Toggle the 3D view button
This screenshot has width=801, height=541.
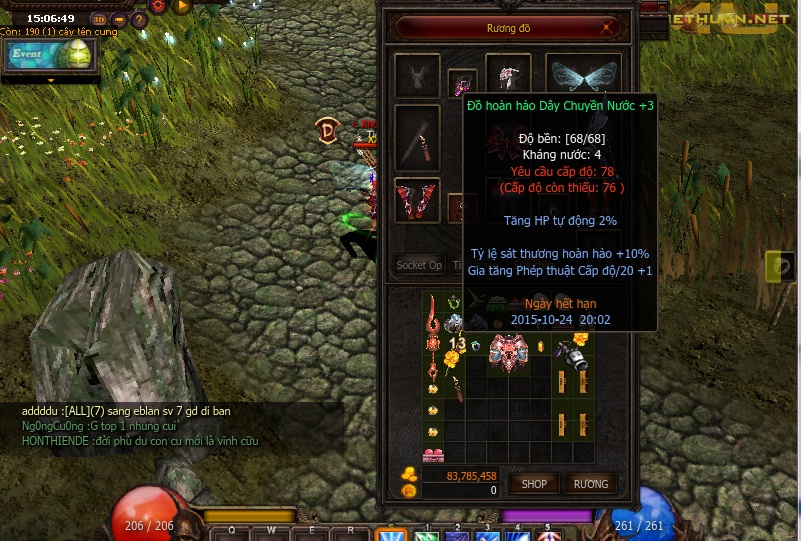pos(98,19)
